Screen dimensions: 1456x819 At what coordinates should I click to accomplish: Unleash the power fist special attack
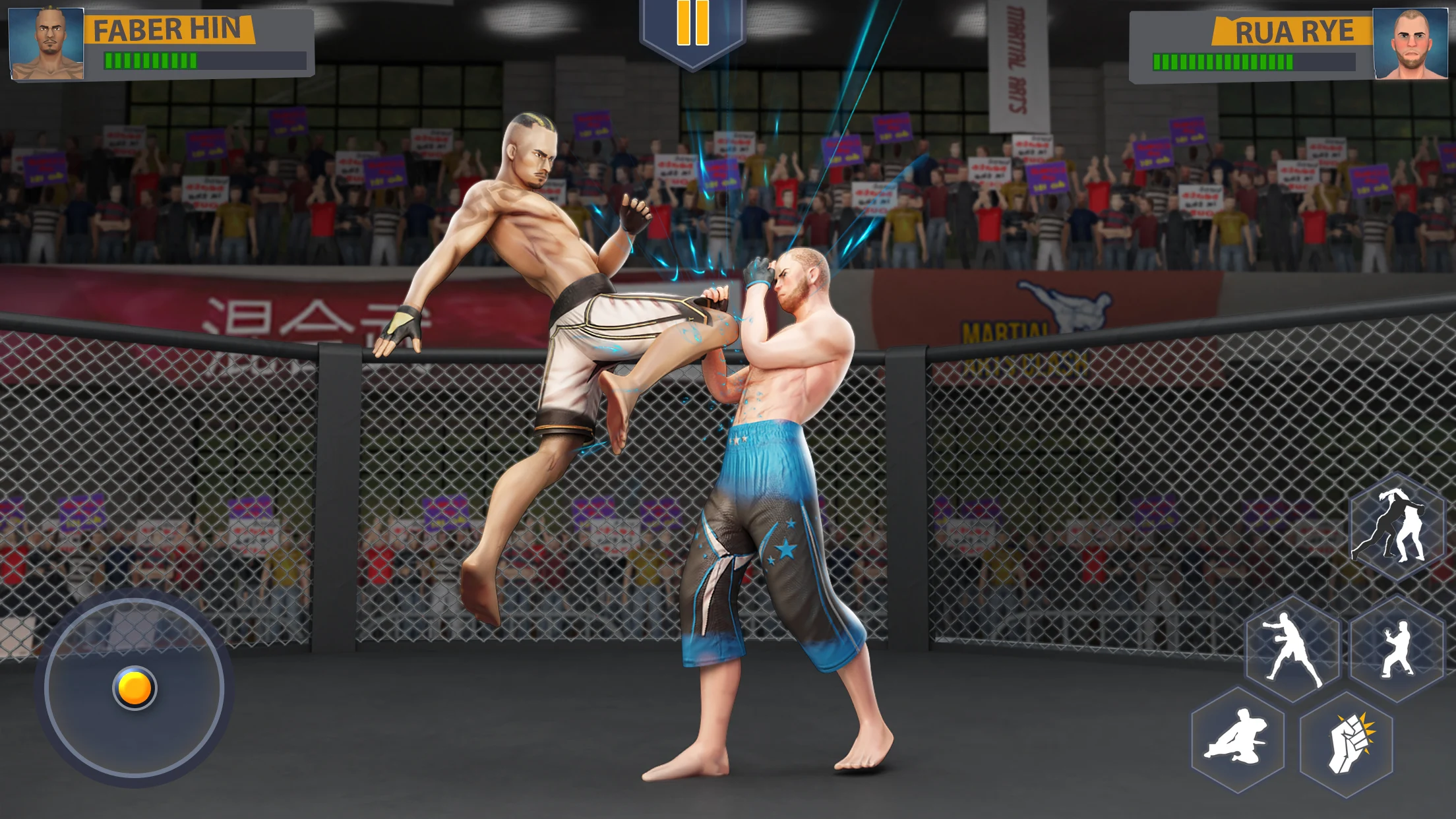click(1347, 743)
